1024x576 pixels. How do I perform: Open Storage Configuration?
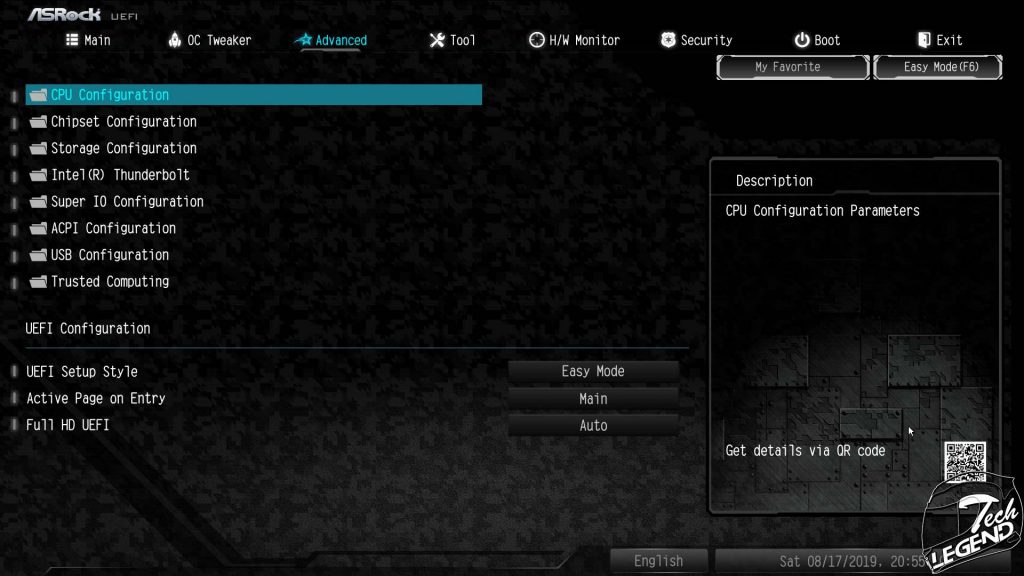click(123, 148)
